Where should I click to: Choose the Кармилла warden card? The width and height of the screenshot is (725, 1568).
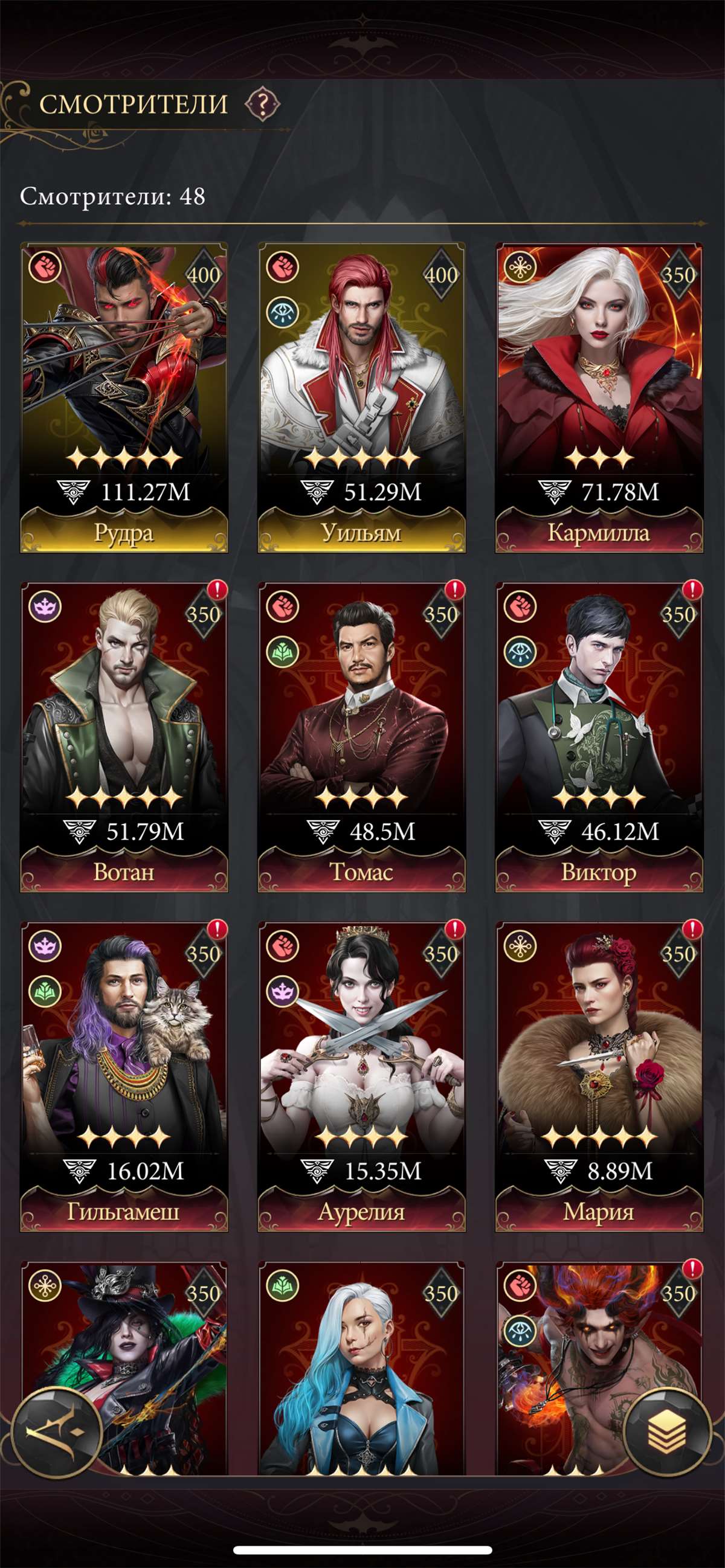tap(599, 397)
